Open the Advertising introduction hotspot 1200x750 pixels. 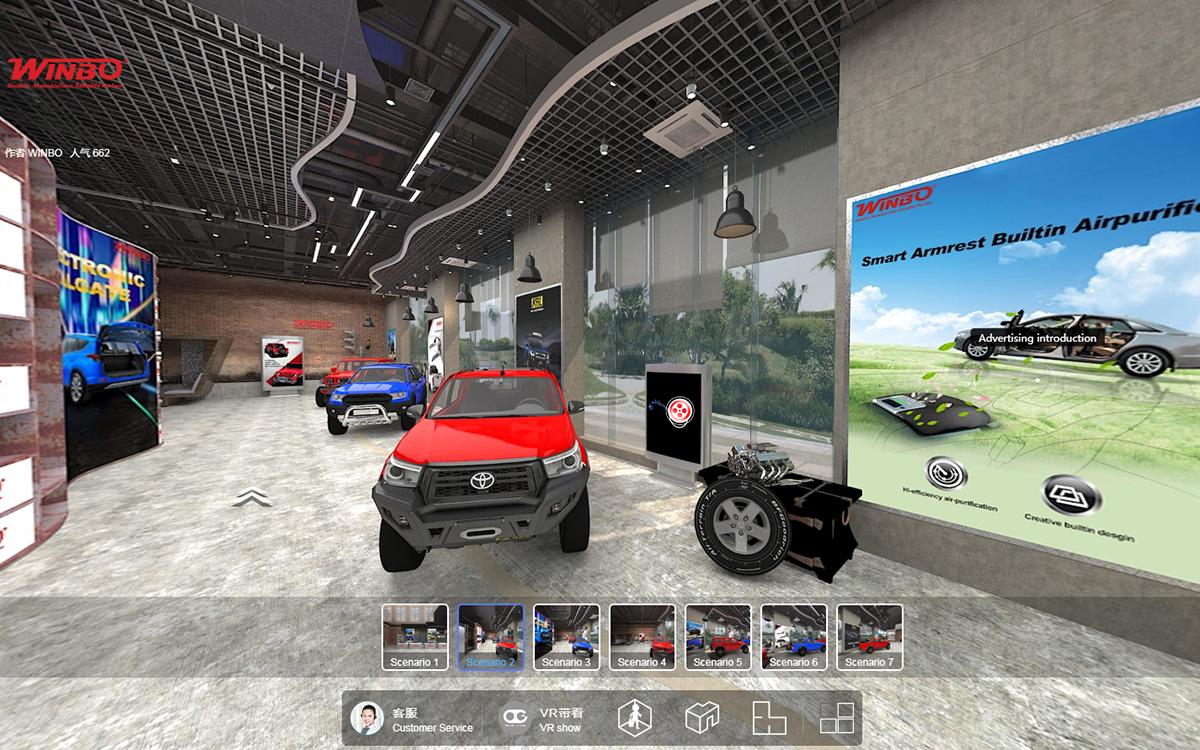coord(1037,338)
